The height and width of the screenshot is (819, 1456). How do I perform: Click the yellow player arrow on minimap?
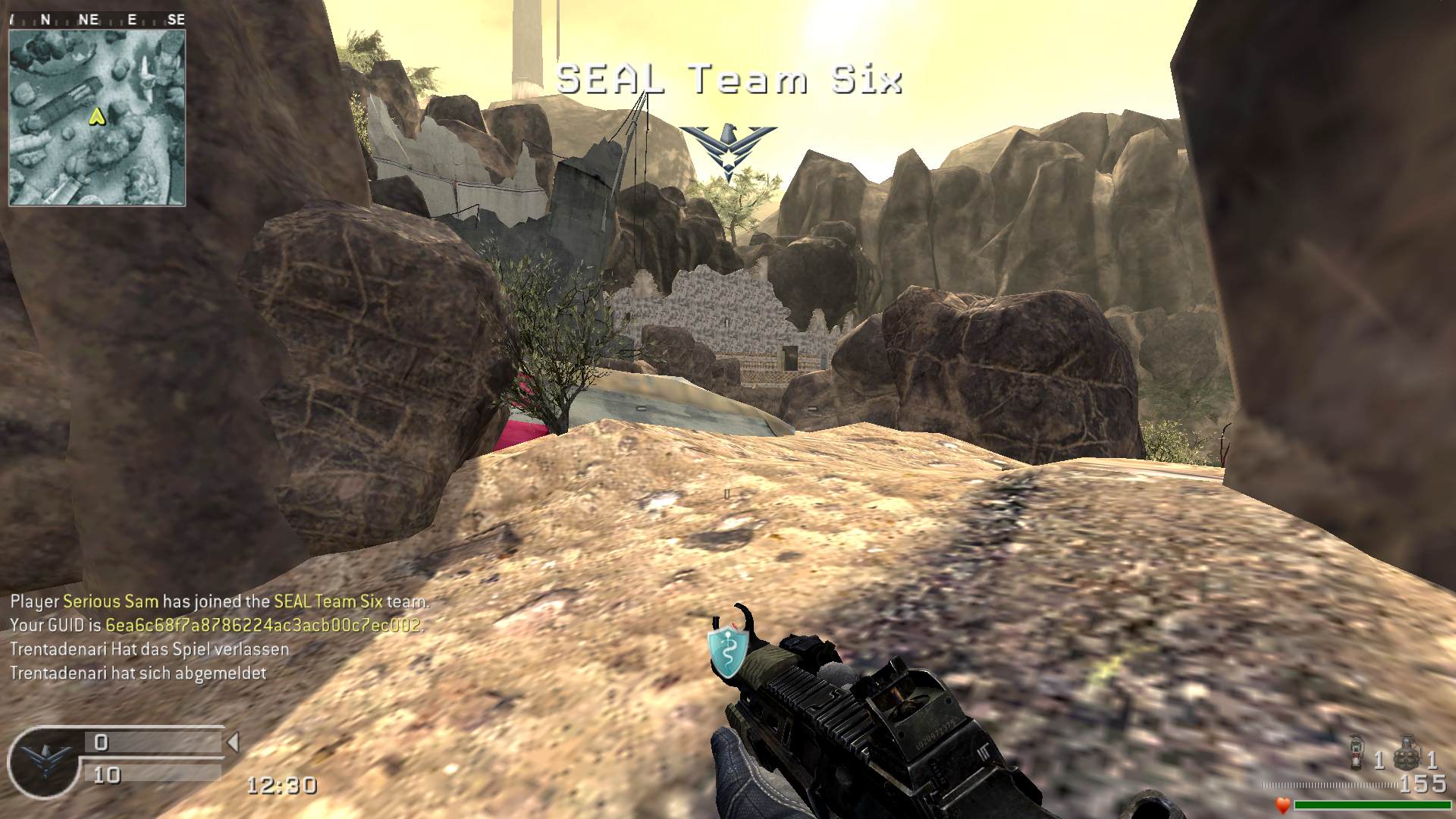coord(96,116)
